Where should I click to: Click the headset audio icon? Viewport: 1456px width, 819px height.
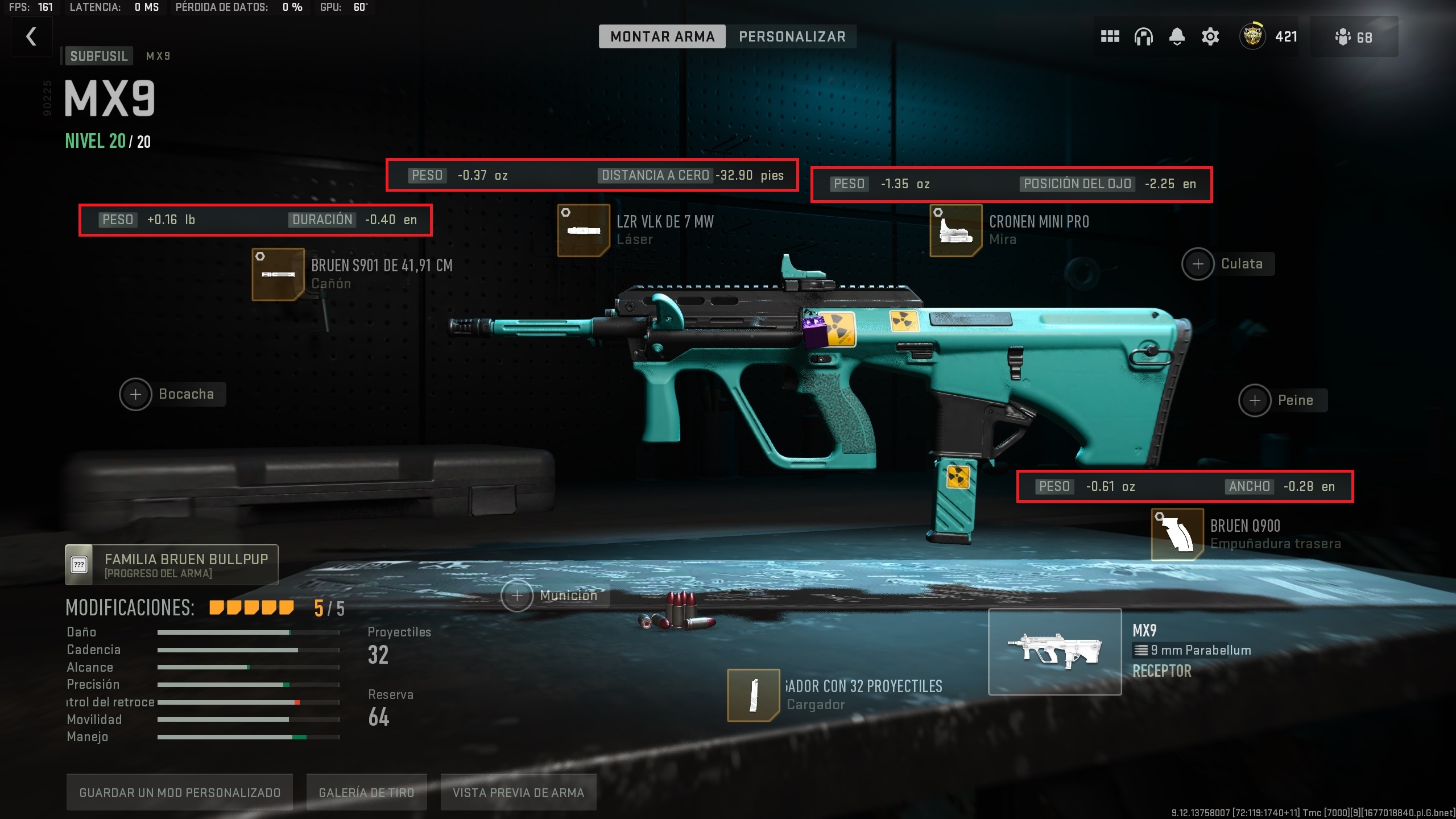1143,36
